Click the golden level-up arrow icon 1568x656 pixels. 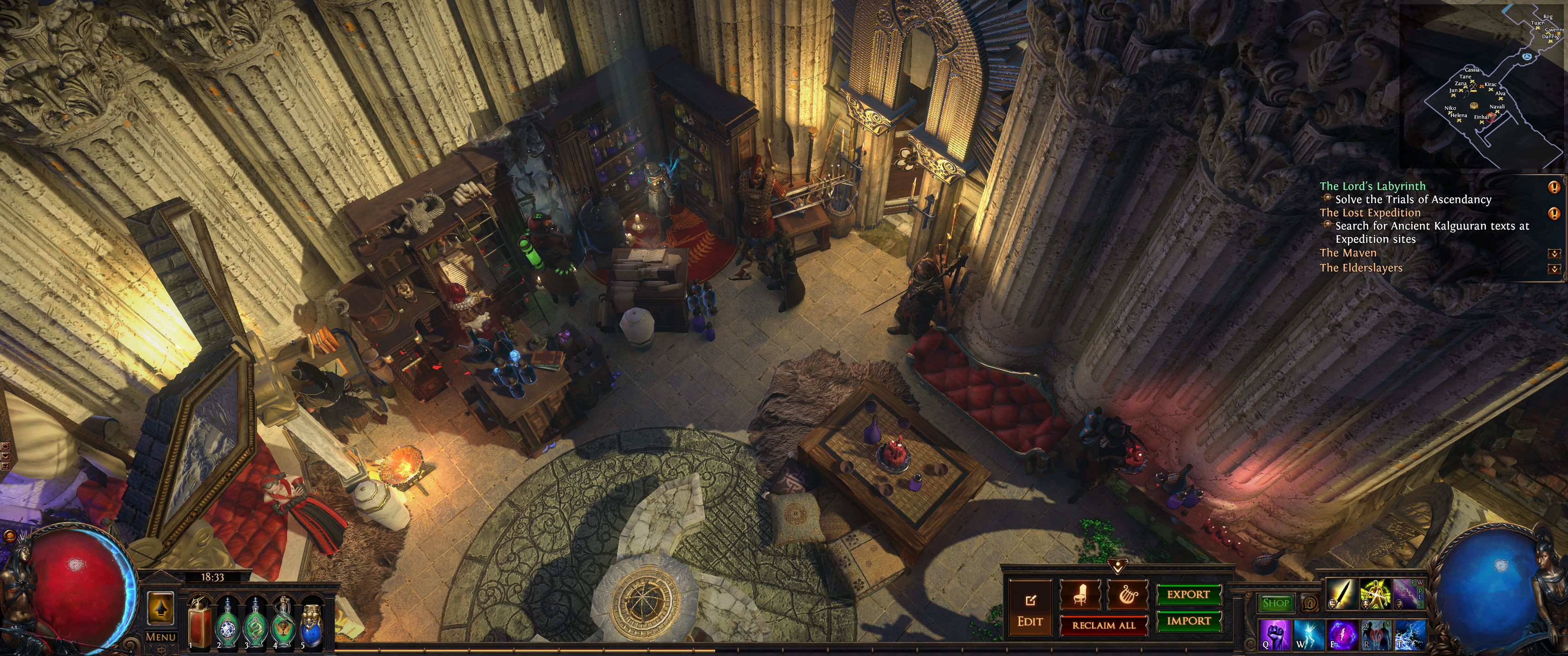(161, 607)
